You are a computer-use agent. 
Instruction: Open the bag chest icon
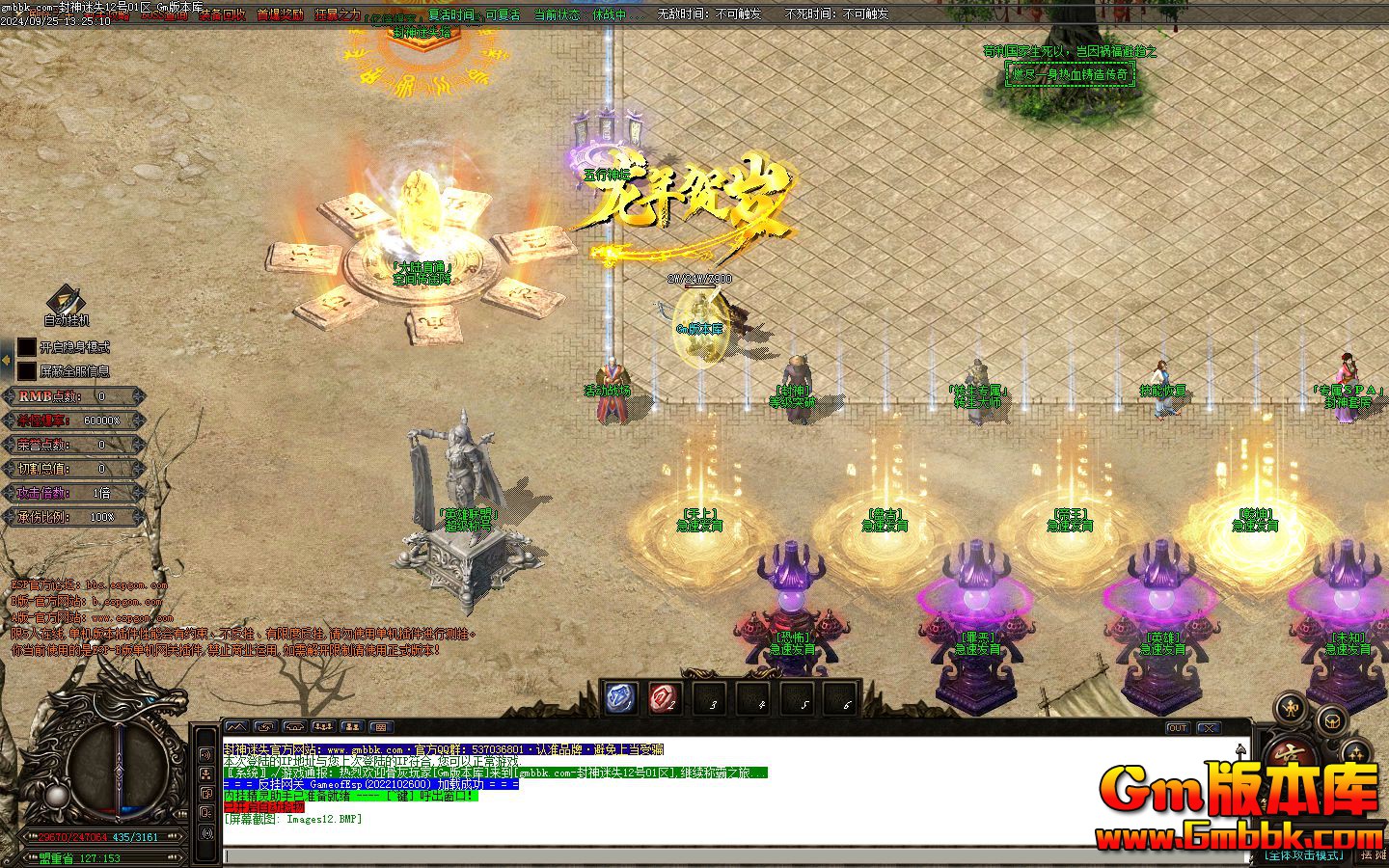coord(1332,719)
